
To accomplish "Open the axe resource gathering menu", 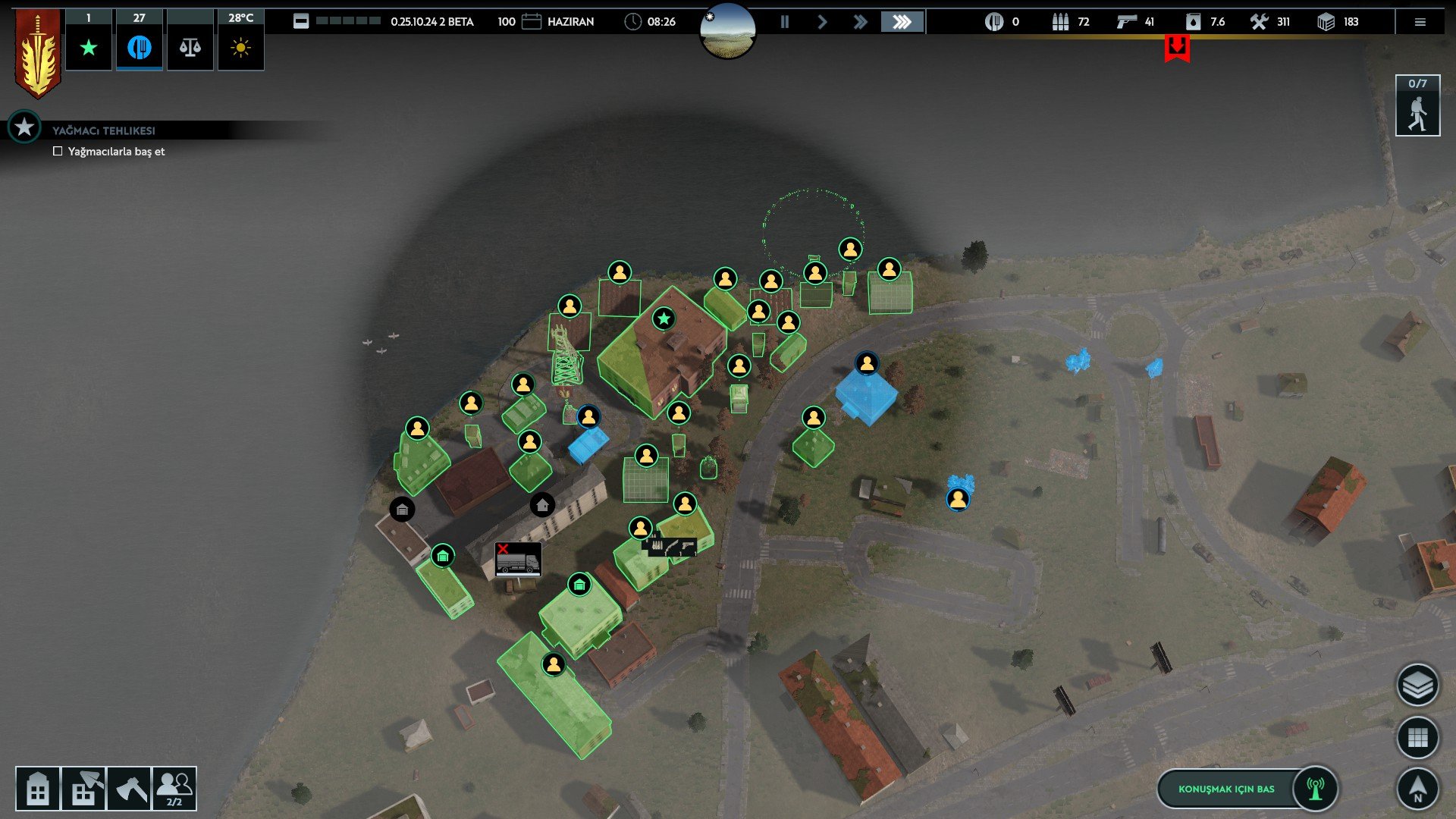I will click(130, 789).
